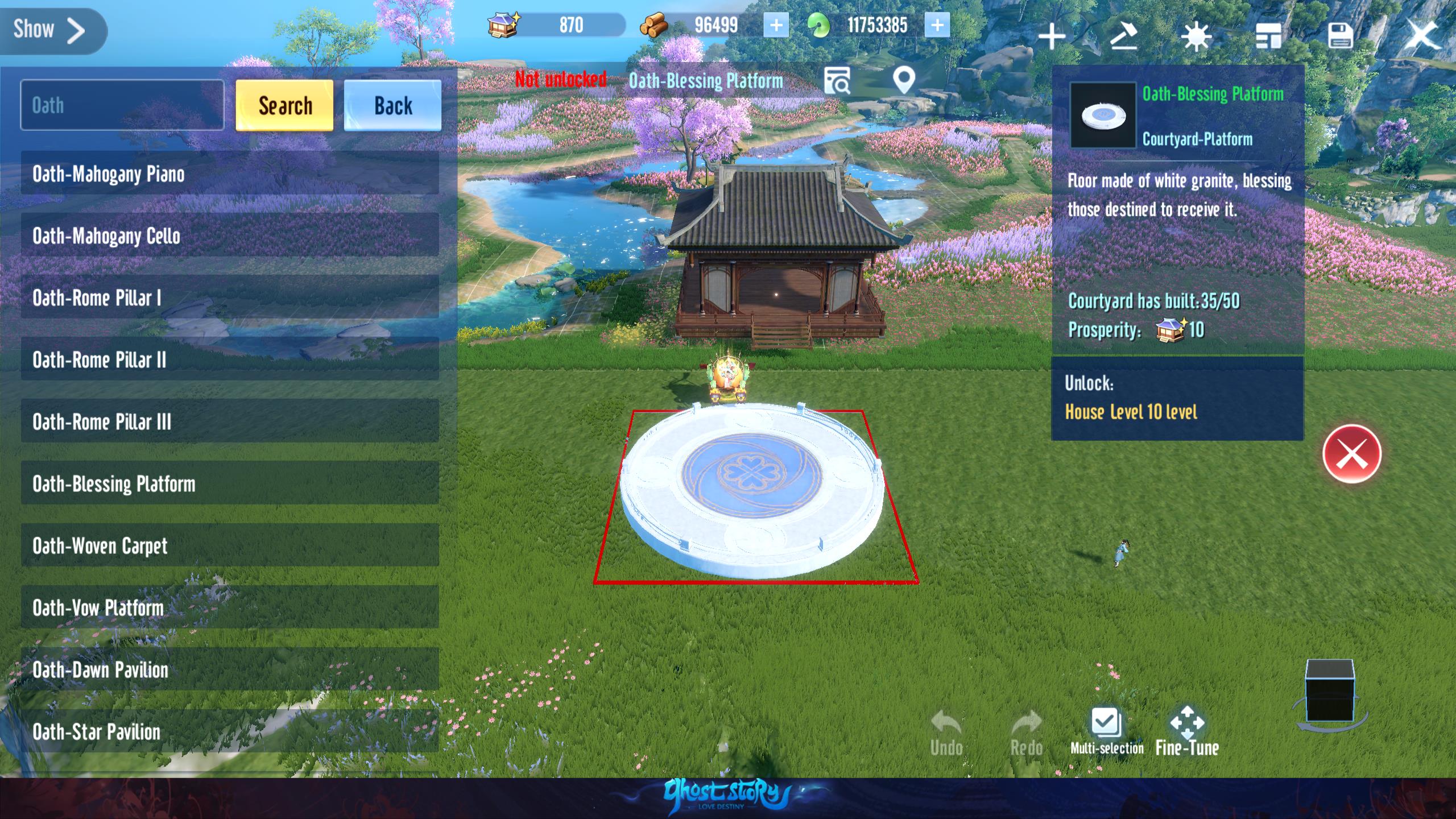This screenshot has height=819, width=1456.
Task: Open the Fine-Tune placement tool
Action: (x=1187, y=731)
